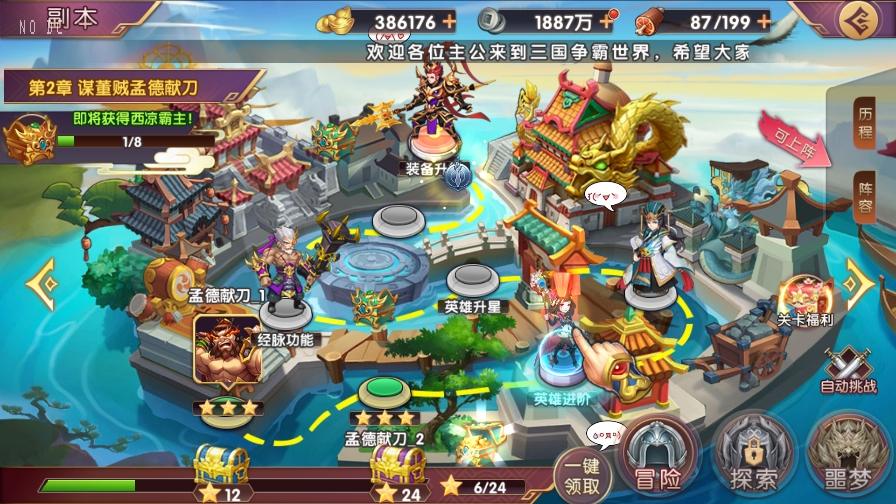Select the locked 探索 explore button
The width and height of the screenshot is (896, 504).
pos(753,461)
